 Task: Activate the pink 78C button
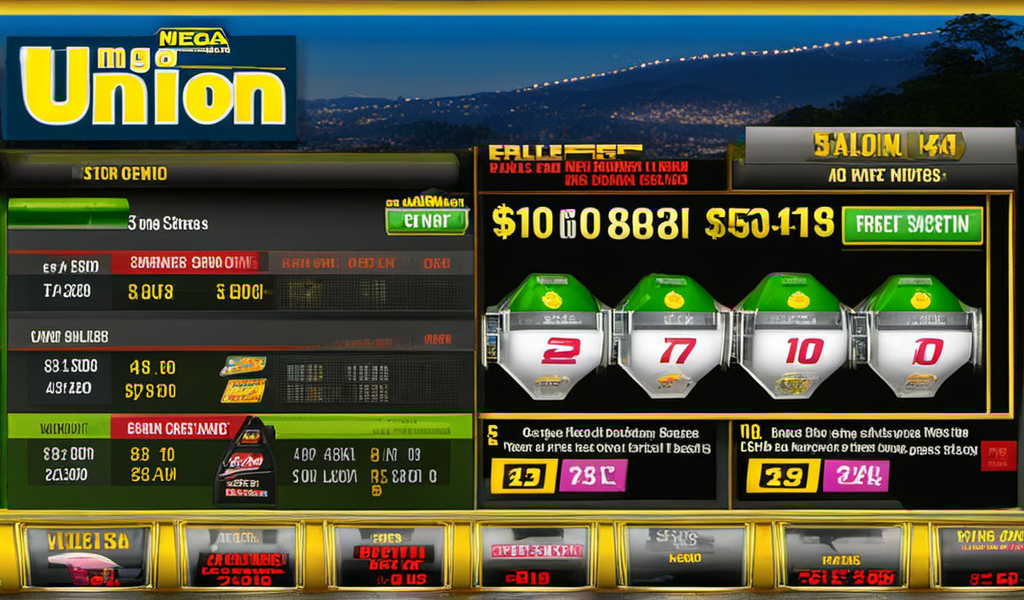click(x=592, y=475)
